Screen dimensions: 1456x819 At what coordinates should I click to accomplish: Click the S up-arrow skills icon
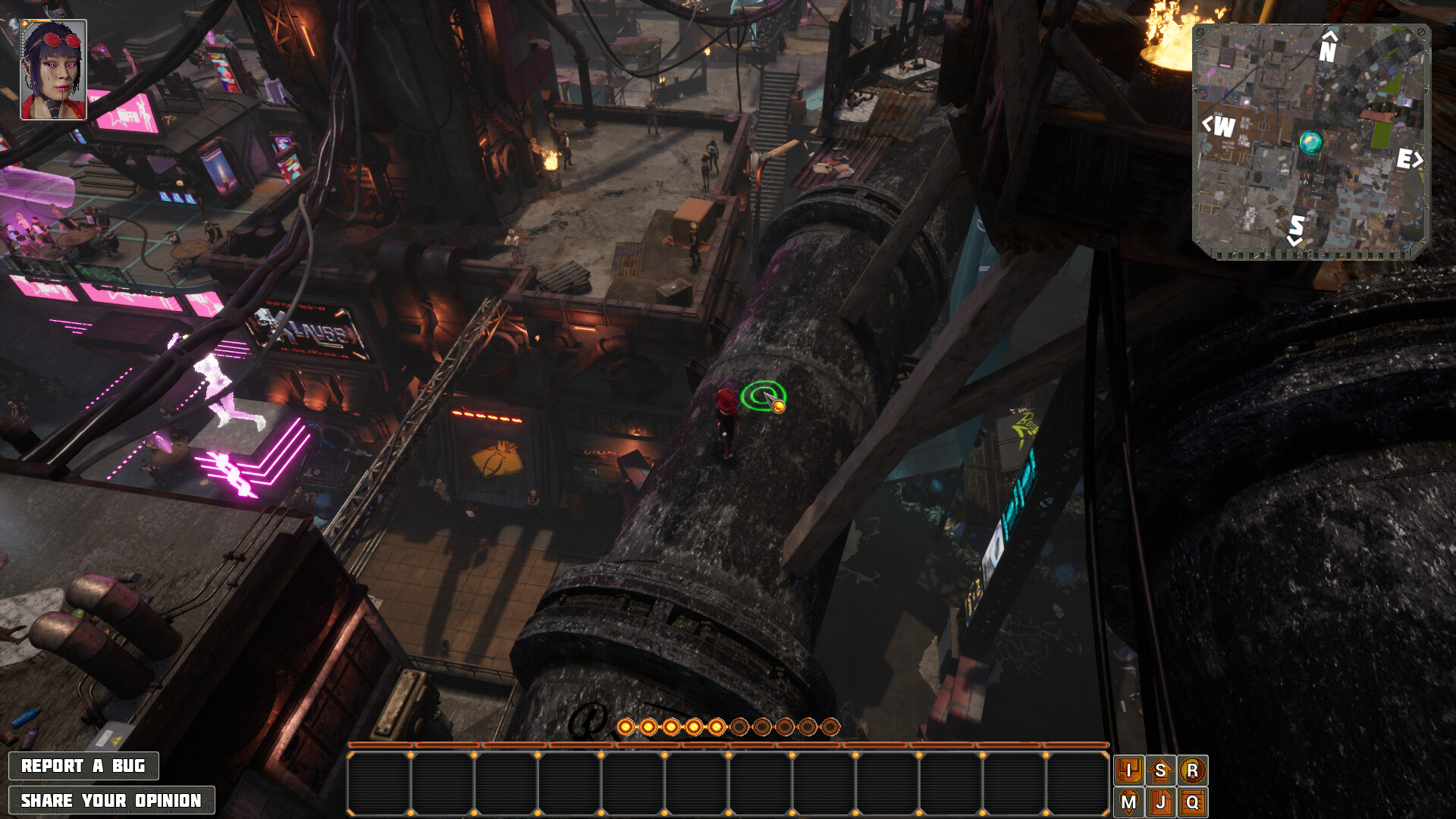pyautogui.click(x=1161, y=769)
